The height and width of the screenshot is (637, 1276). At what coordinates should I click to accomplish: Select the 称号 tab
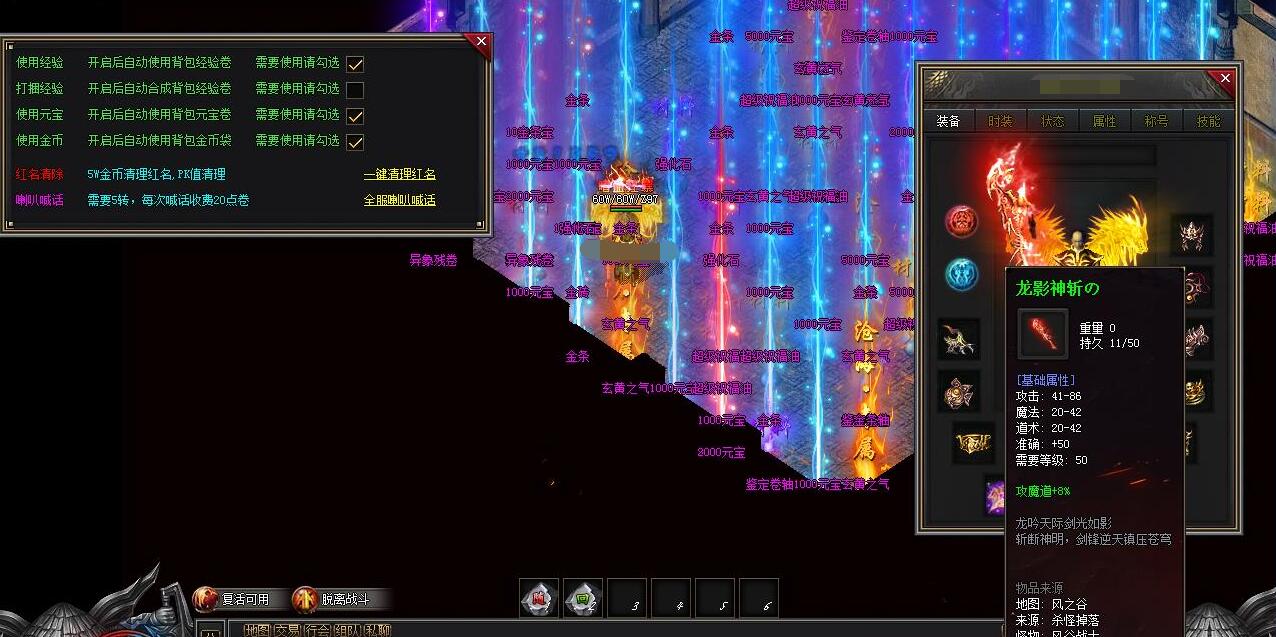point(1156,121)
